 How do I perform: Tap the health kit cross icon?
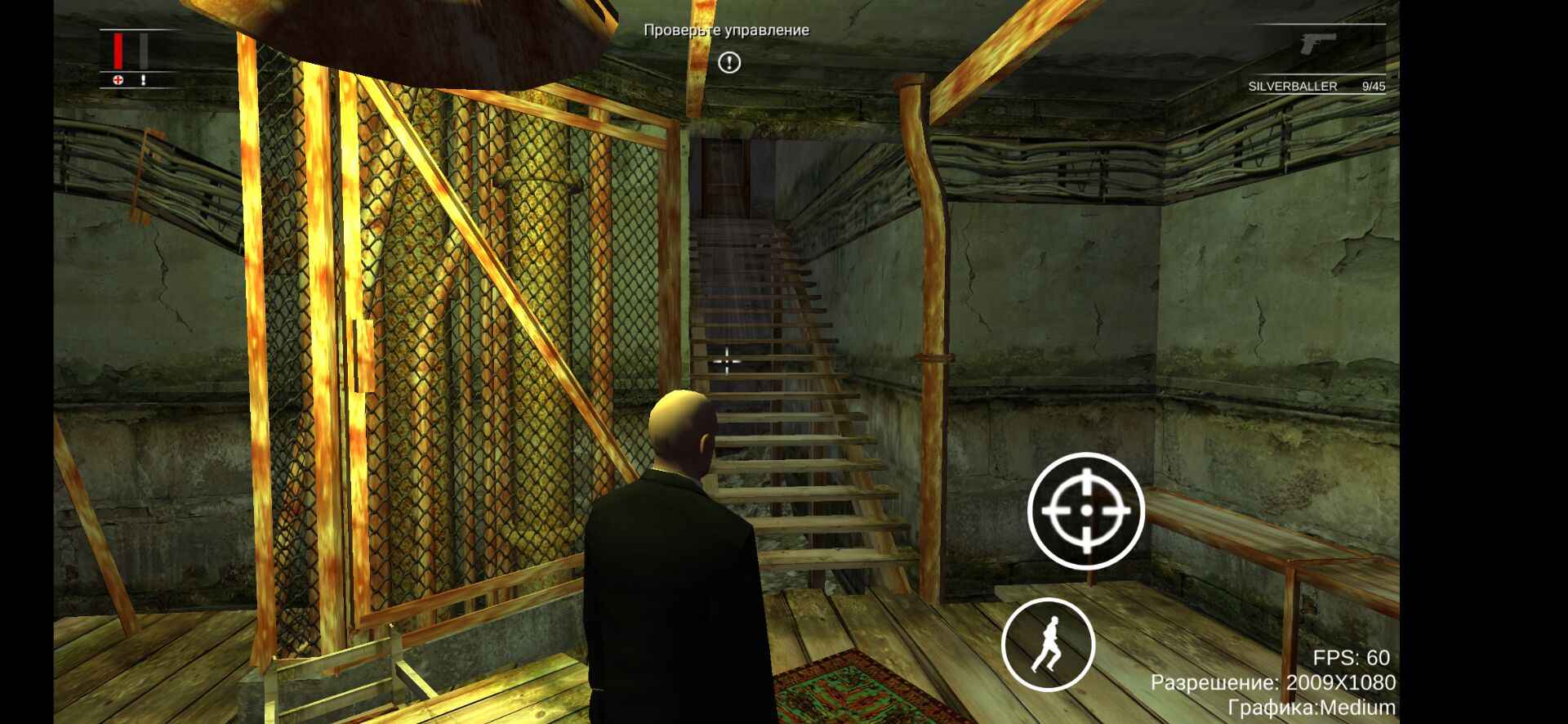point(117,80)
